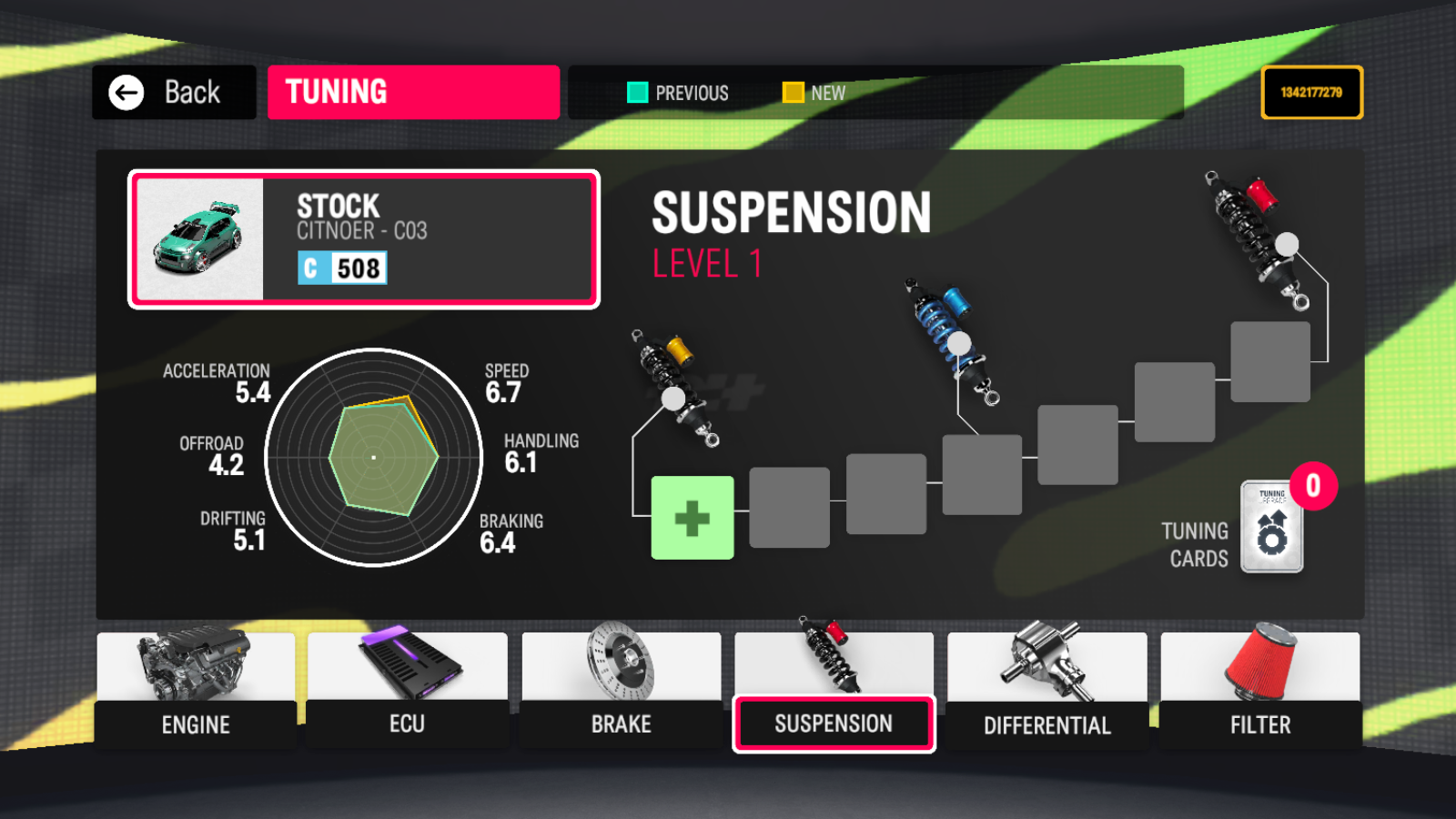
Task: Open the Tuning Cards icon
Action: click(x=1272, y=528)
